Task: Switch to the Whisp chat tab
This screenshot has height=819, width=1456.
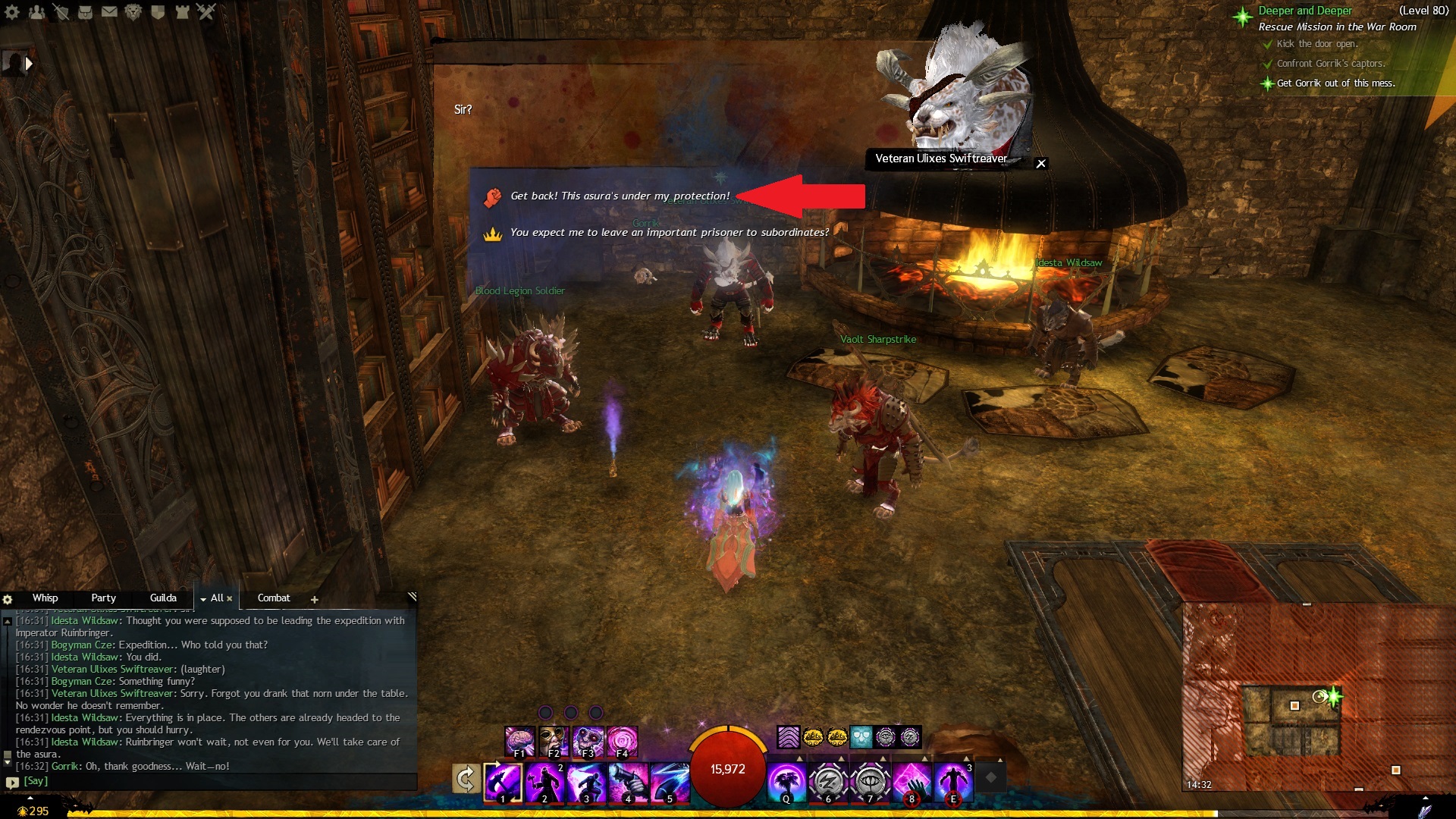Action: coord(45,598)
